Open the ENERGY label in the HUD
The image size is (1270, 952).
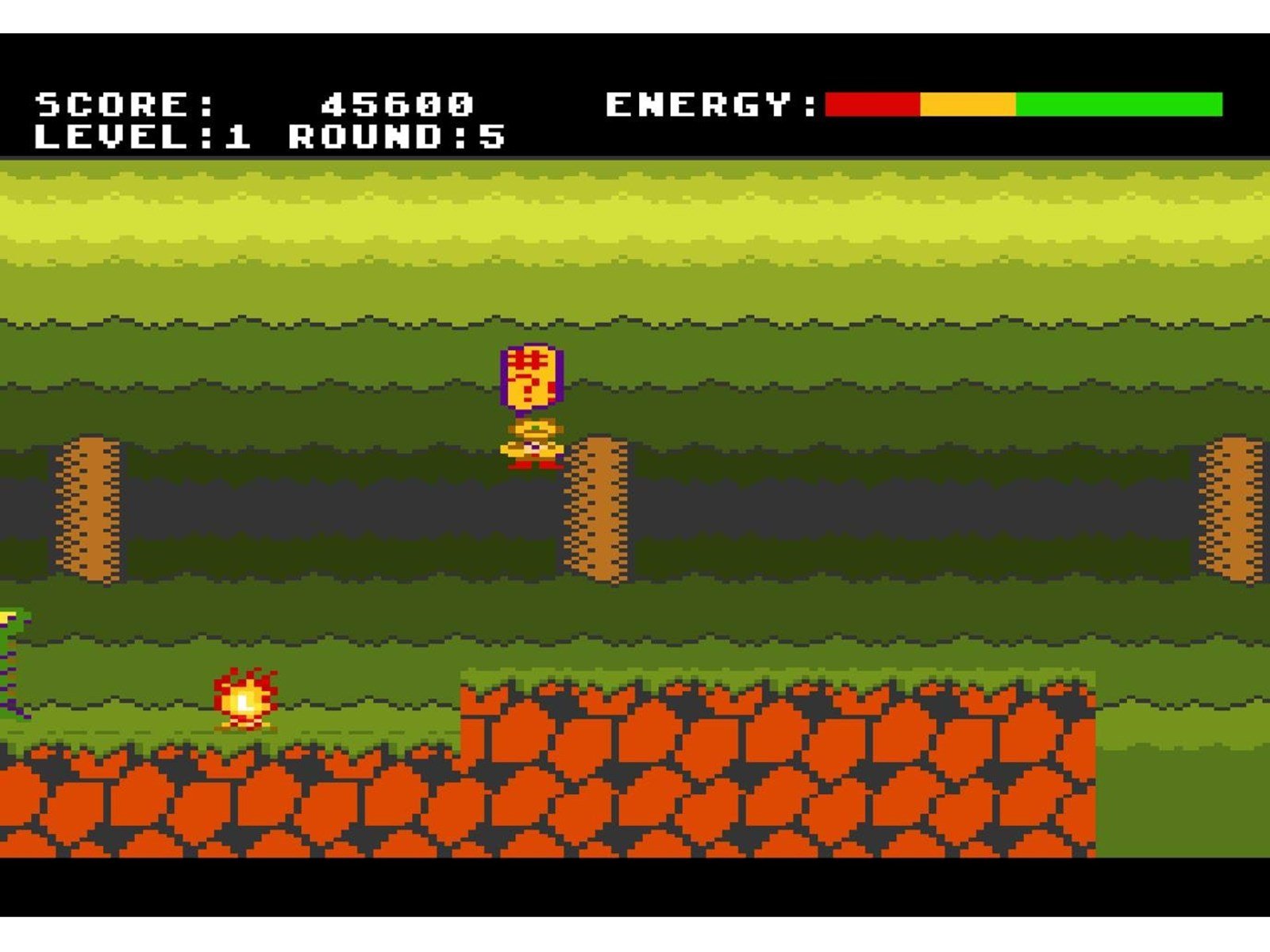pos(710,103)
